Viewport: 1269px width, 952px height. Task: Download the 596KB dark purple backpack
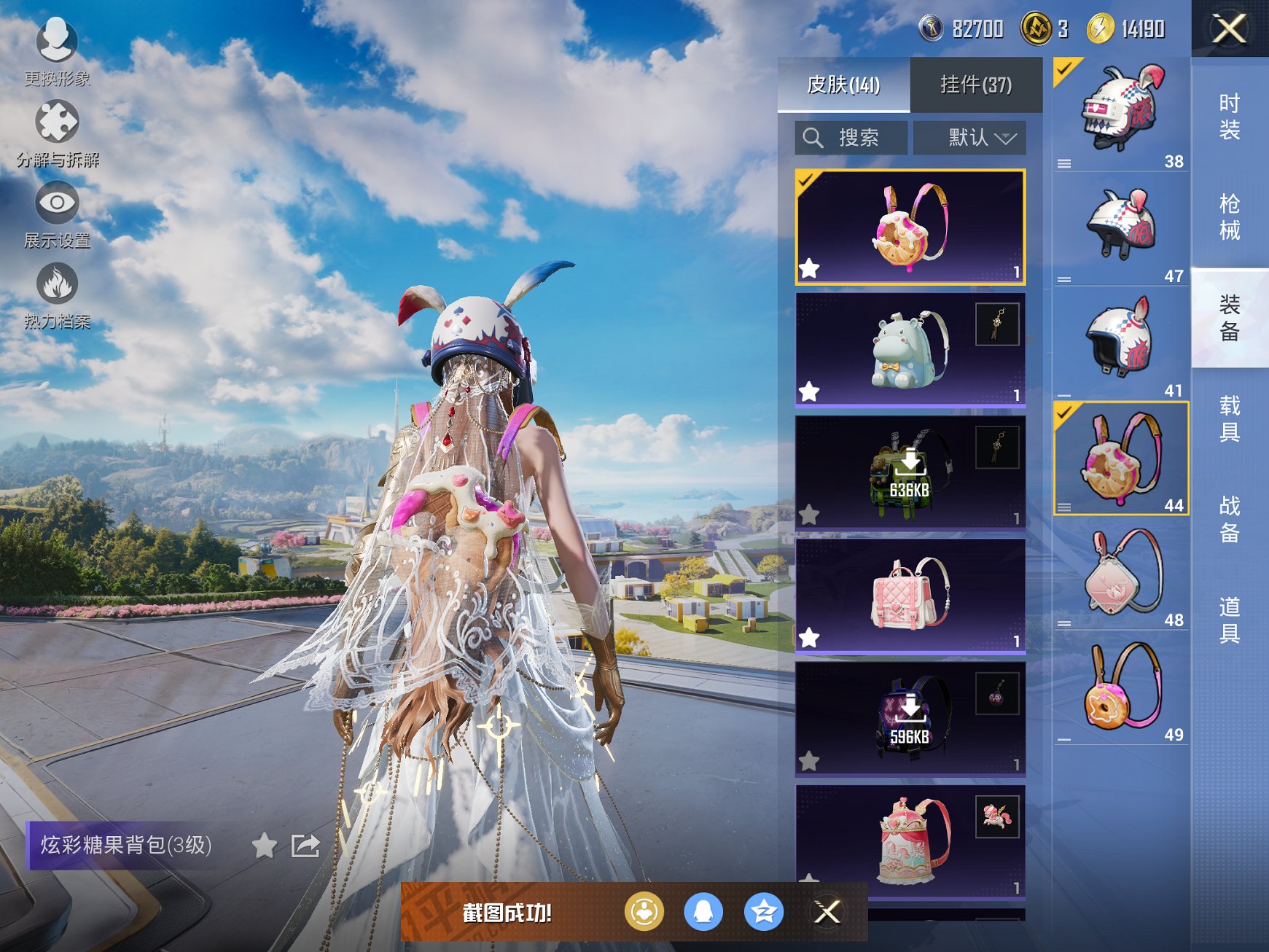pyautogui.click(x=910, y=719)
